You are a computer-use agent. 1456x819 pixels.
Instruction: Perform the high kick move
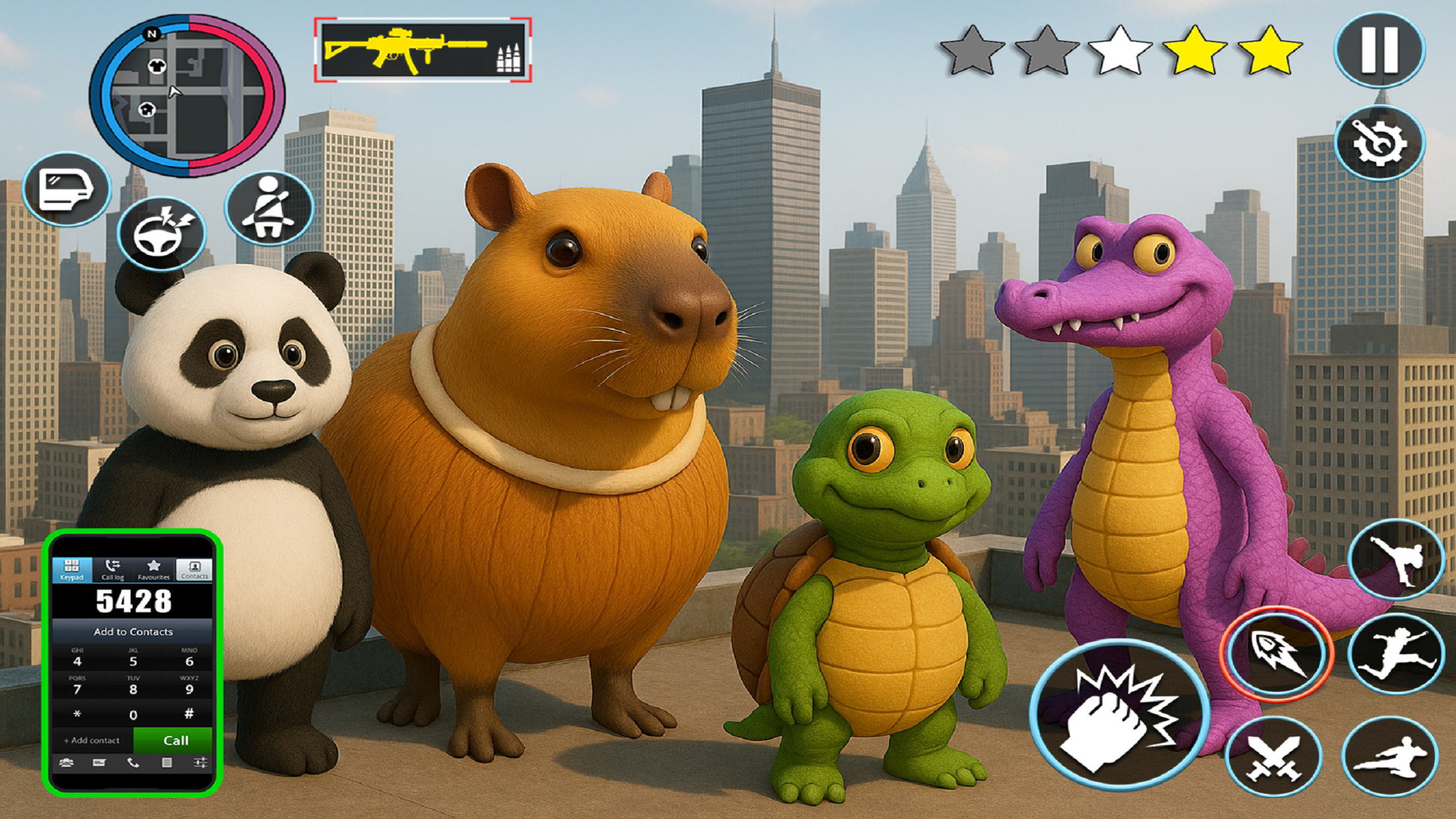(x=1395, y=559)
